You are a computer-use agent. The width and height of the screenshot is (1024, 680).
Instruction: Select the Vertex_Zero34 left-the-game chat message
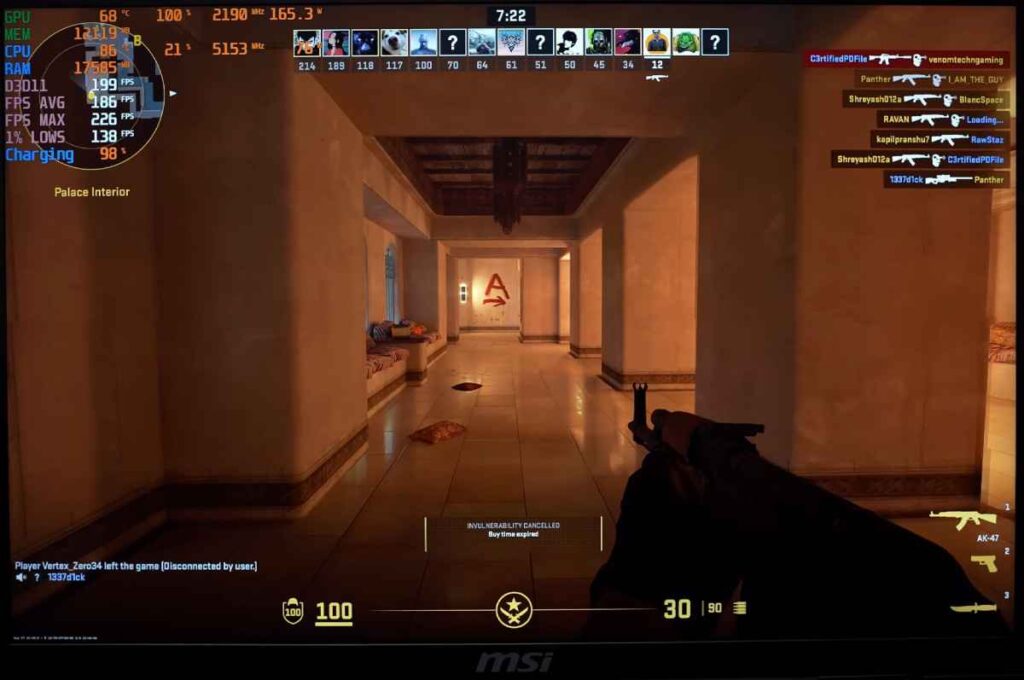(136, 566)
